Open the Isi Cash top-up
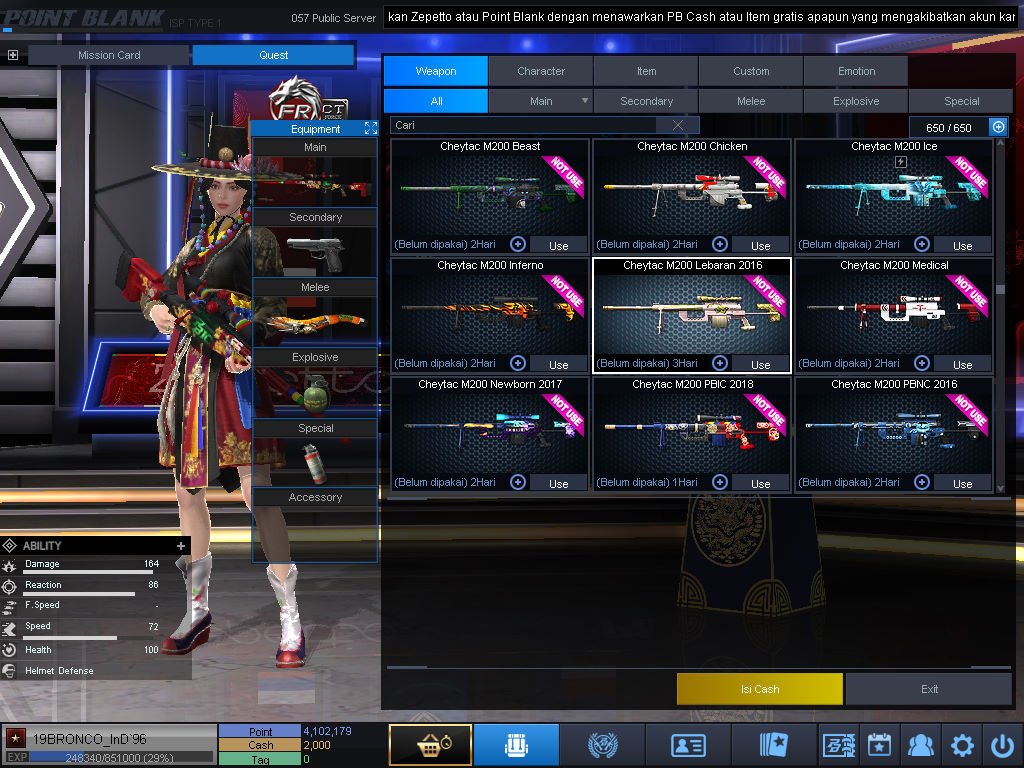Image resolution: width=1024 pixels, height=768 pixels. [x=760, y=689]
